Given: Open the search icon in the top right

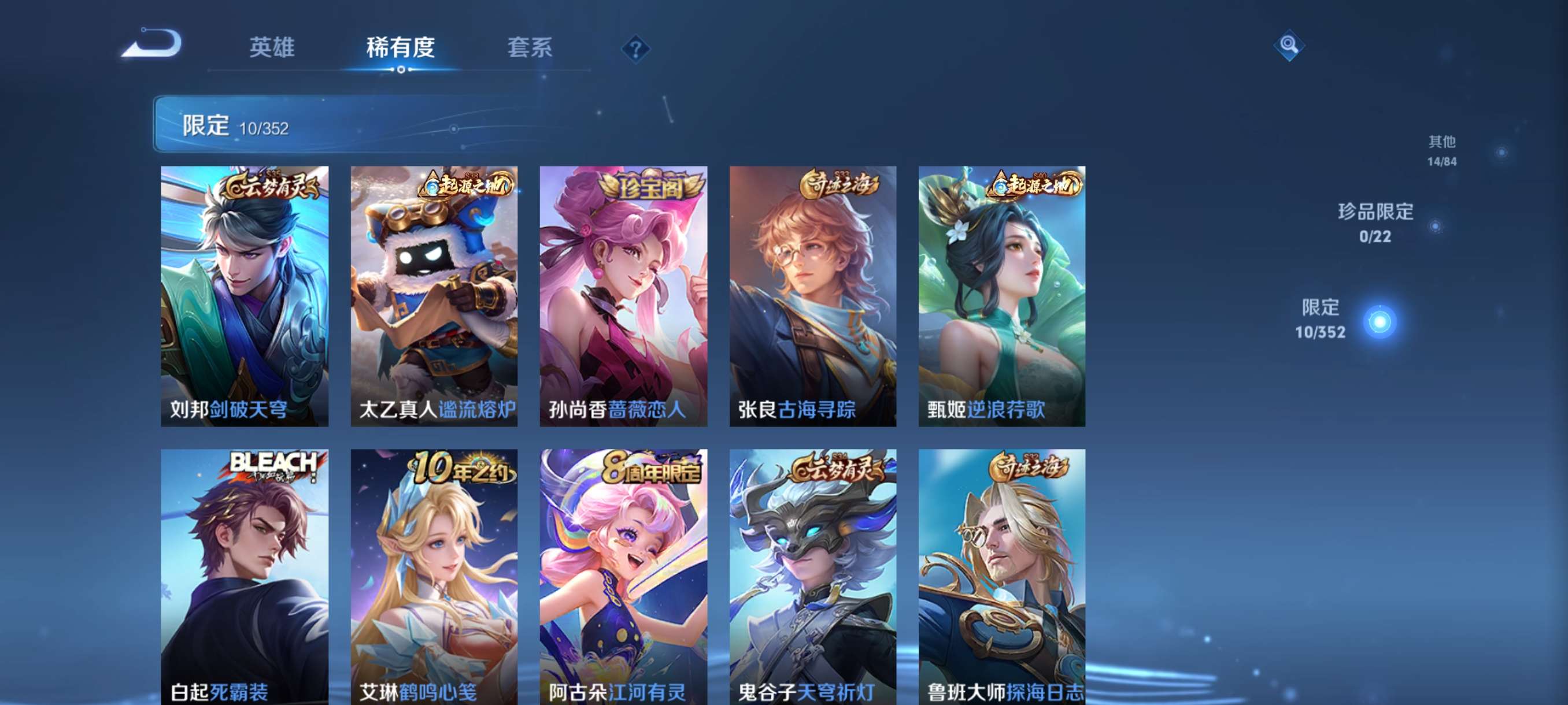Looking at the screenshot, I should [1289, 46].
